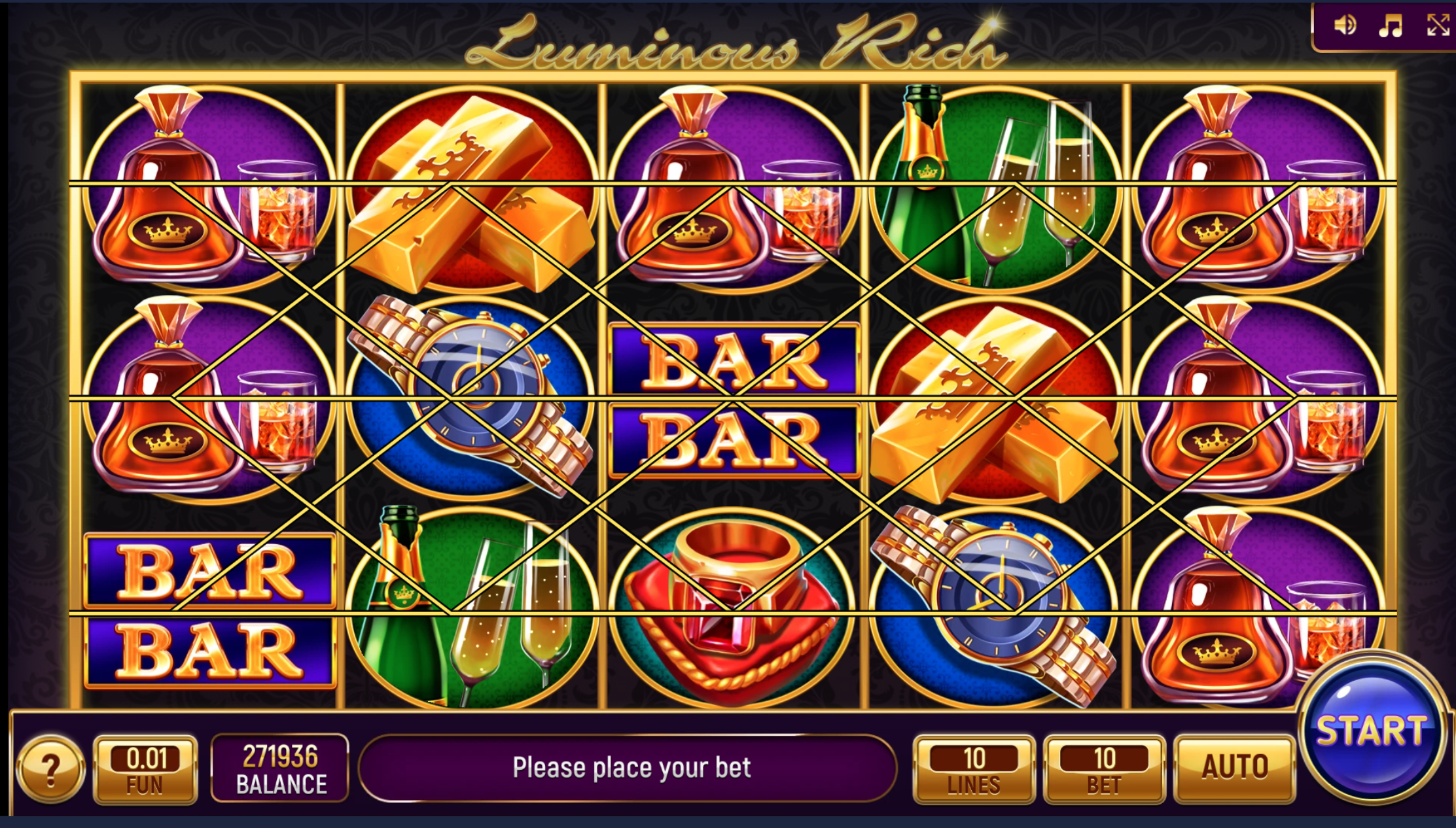Switch to fullscreen with the arrows icon

(x=1438, y=26)
